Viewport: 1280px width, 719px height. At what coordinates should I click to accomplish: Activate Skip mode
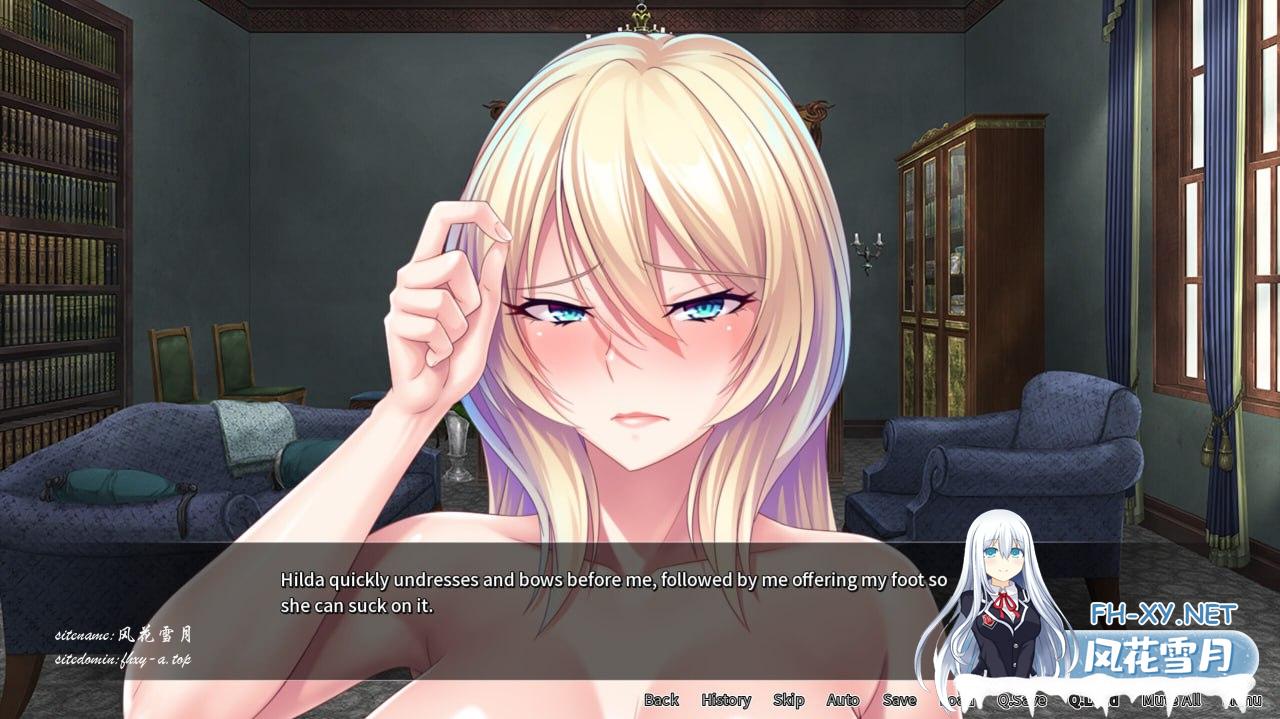[788, 700]
